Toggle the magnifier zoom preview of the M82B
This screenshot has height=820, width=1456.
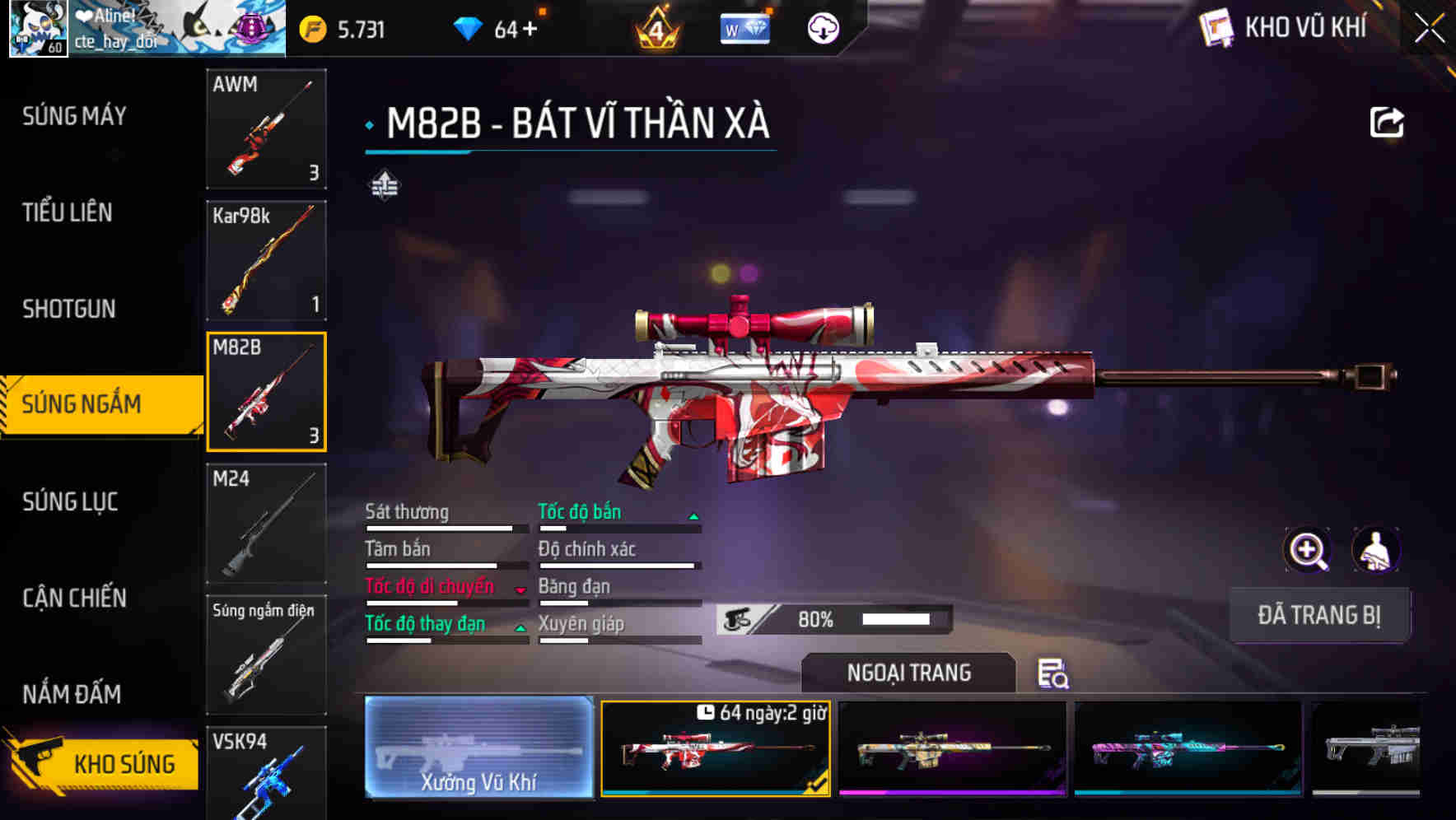click(1307, 550)
